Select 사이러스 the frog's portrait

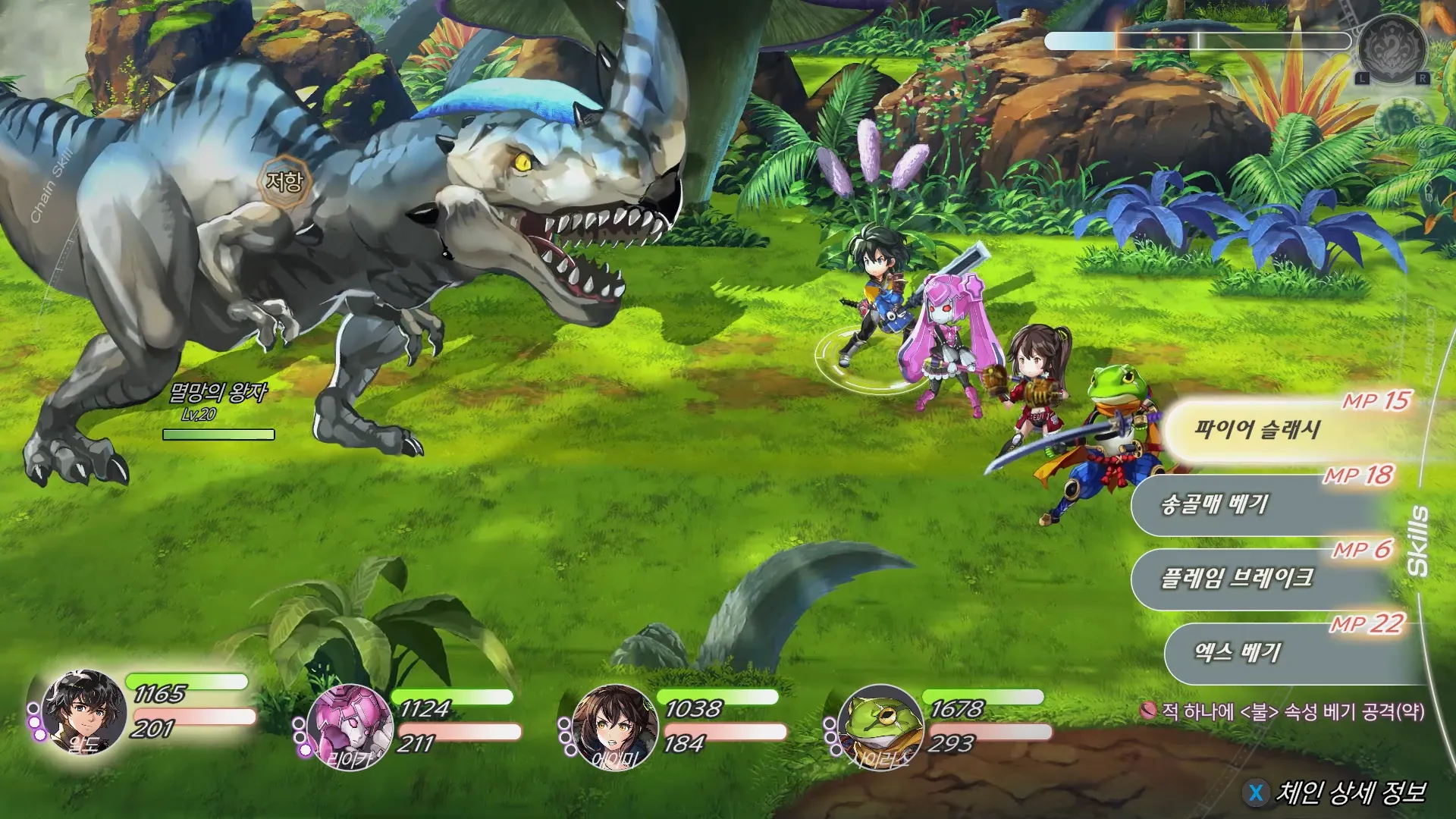pos(880,726)
